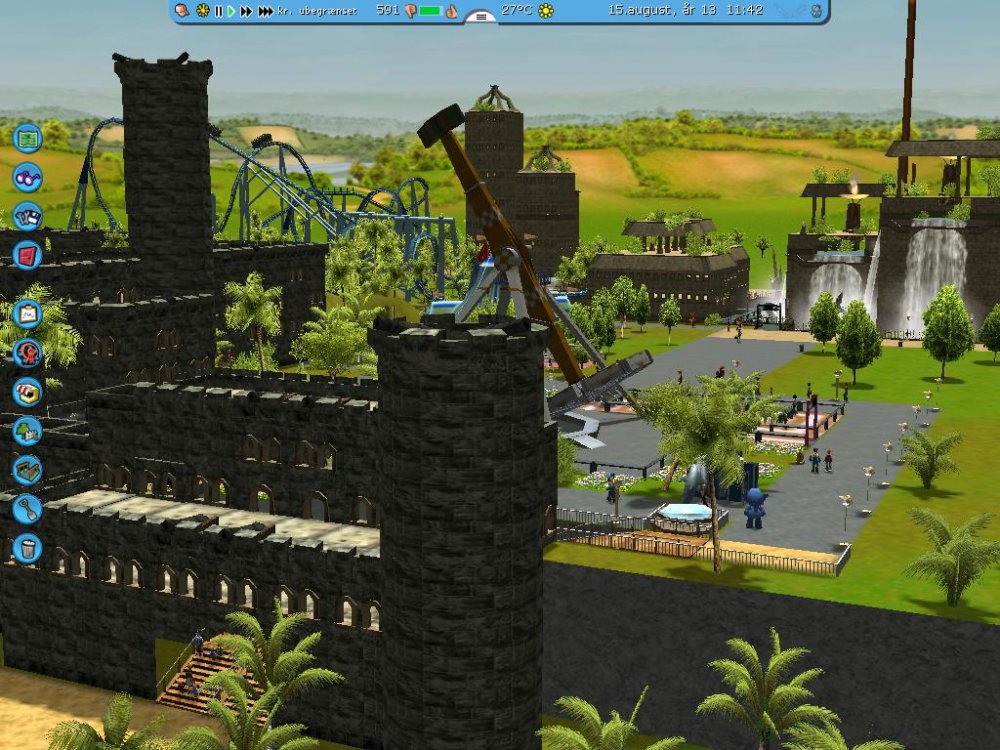Open the shops and stalls menu
This screenshot has width=1000, height=750.
[27, 392]
